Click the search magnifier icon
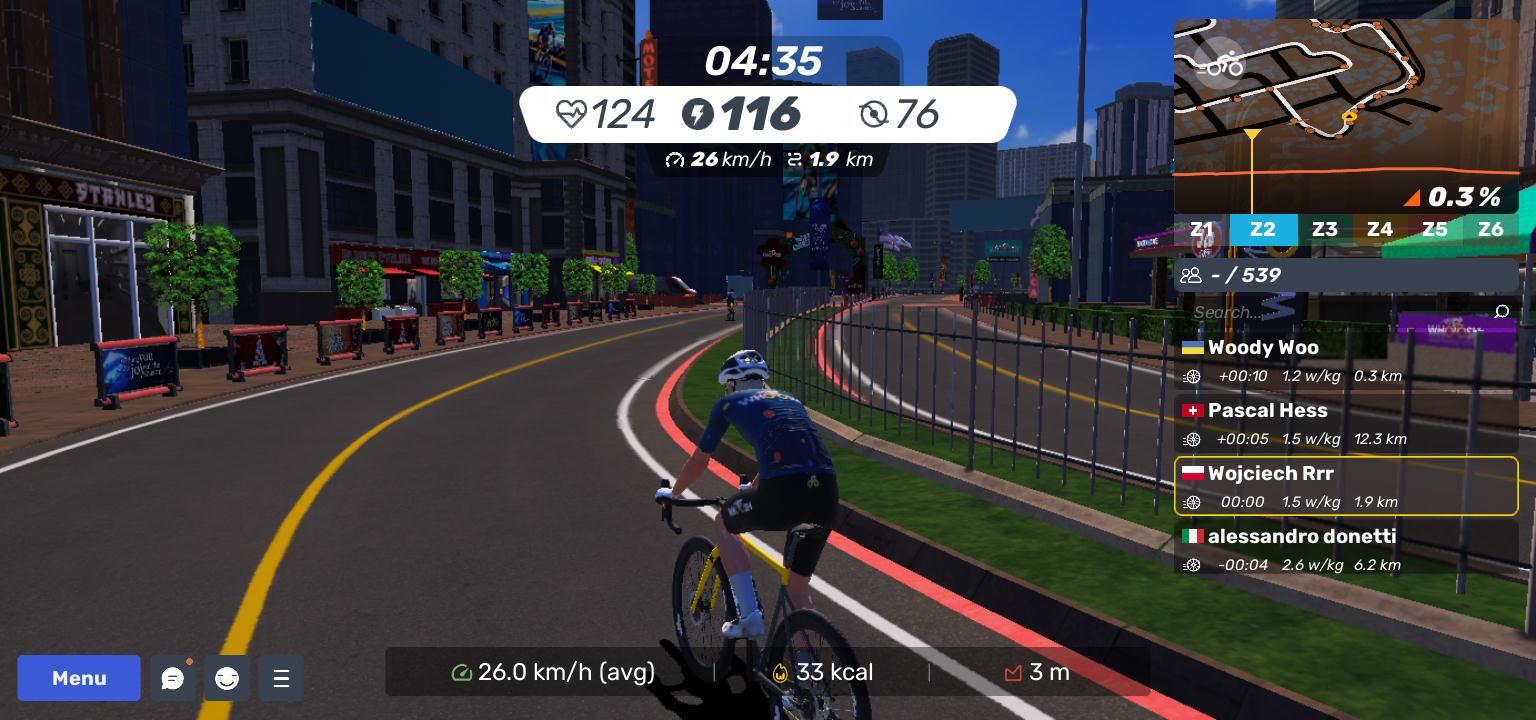1536x720 pixels. (x=1501, y=312)
